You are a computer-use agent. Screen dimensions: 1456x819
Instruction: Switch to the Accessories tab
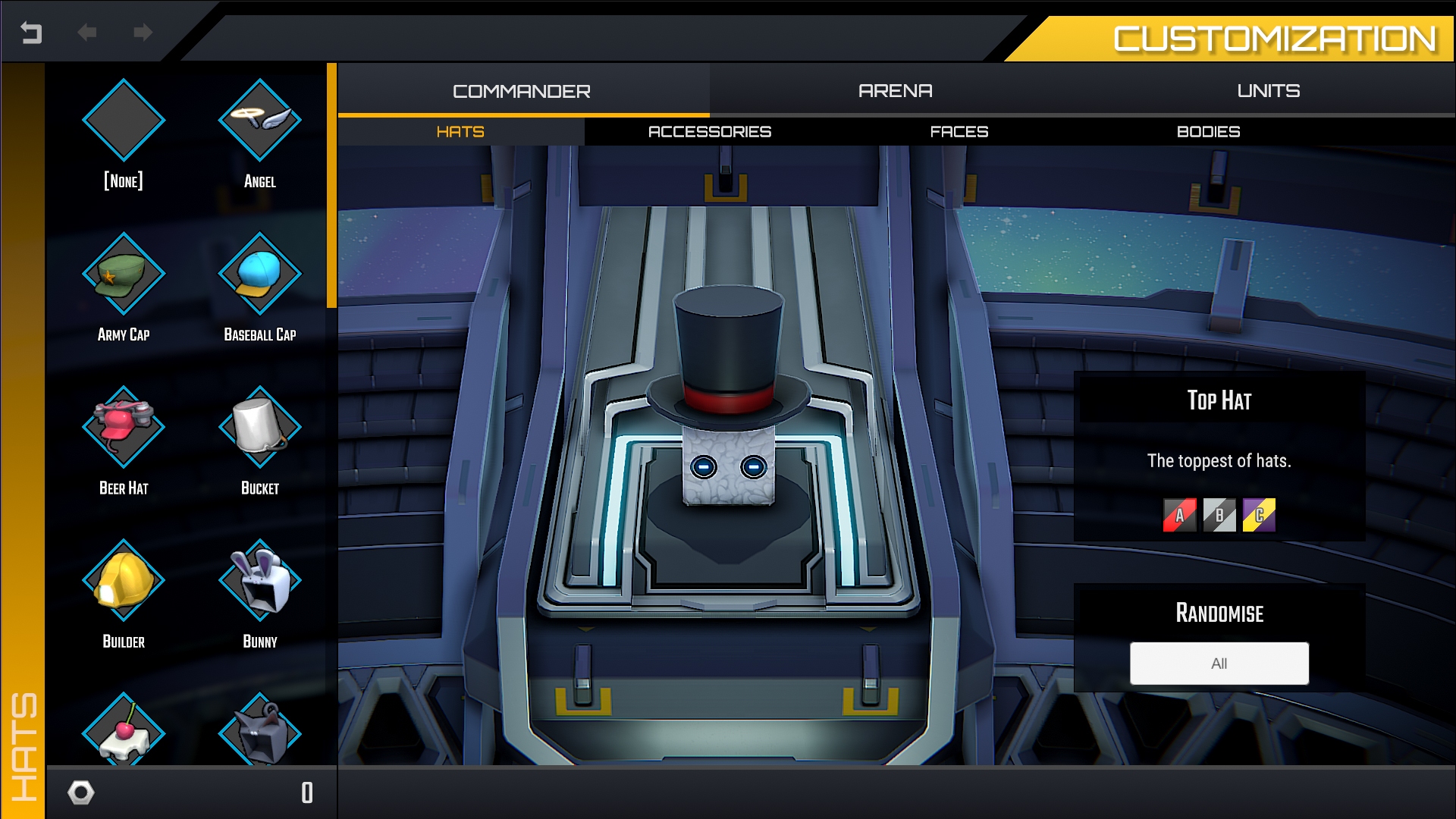pos(710,130)
